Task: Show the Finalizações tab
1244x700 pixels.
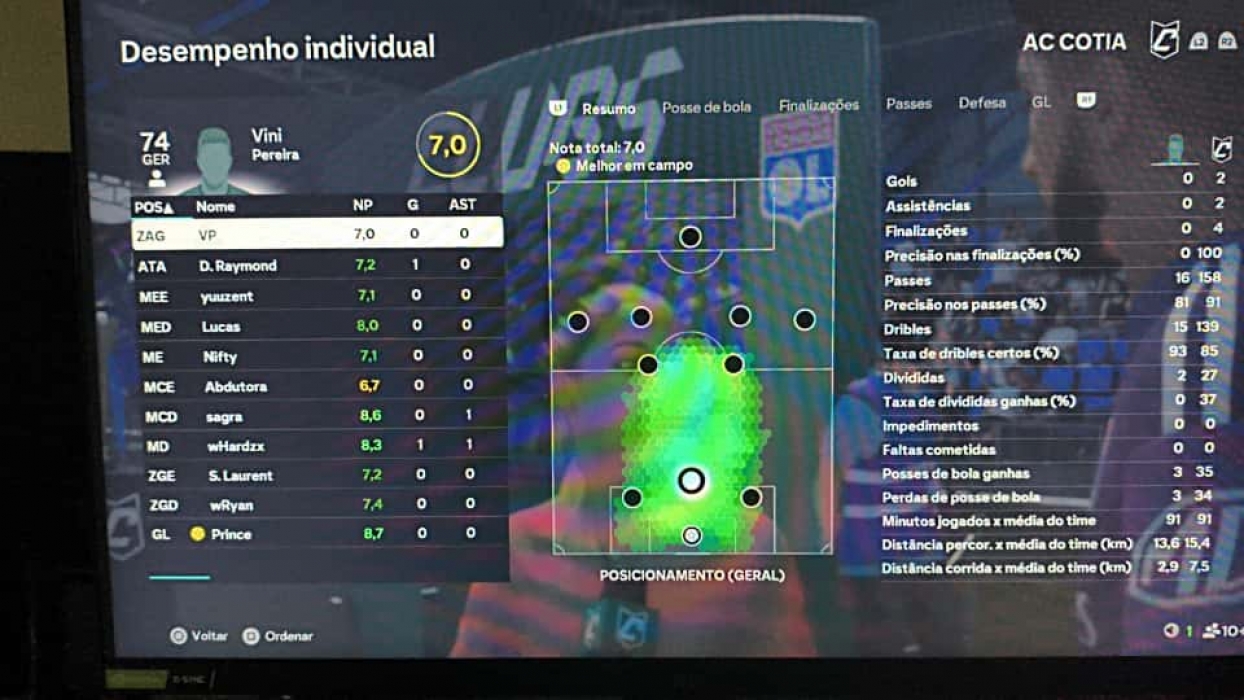Action: 818,105
